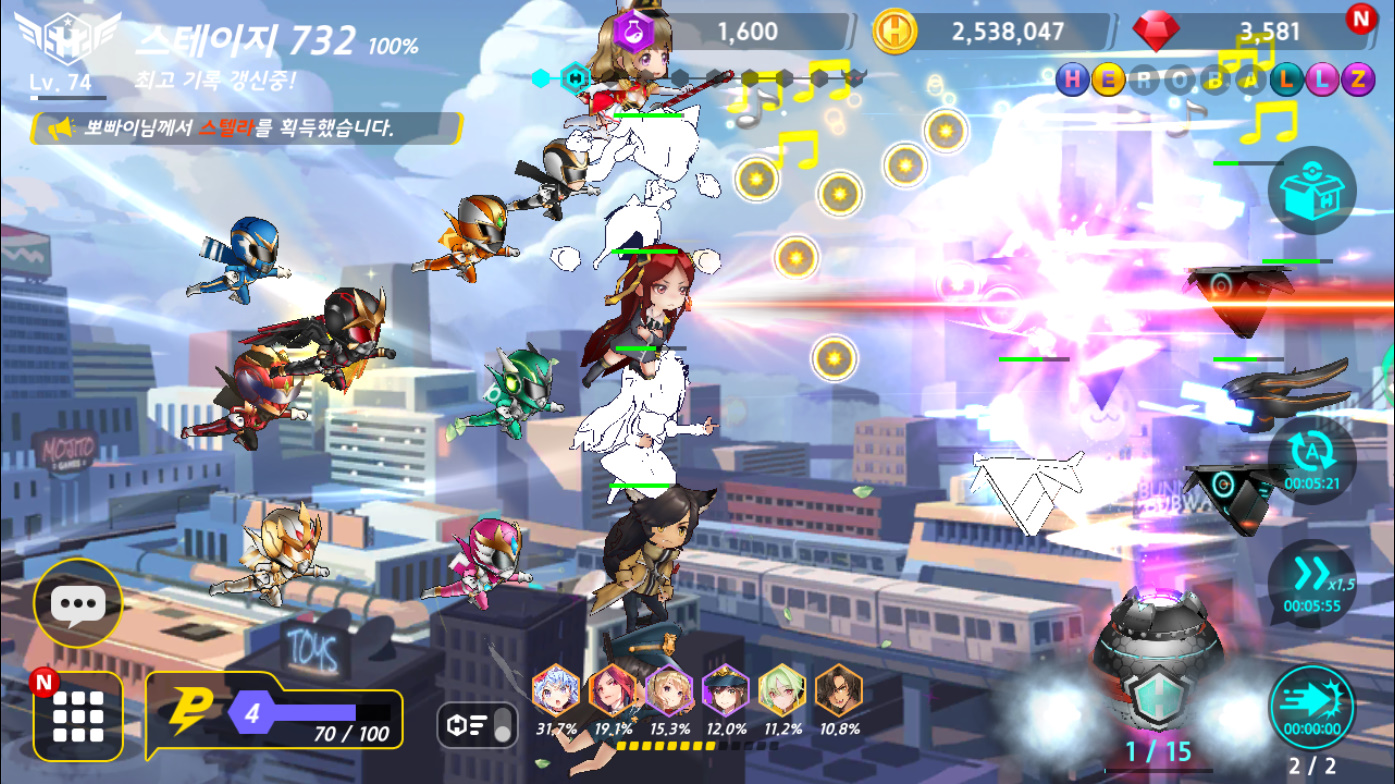This screenshot has height=784, width=1395.
Task: Open the cyan hero box button
Action: (1312, 190)
